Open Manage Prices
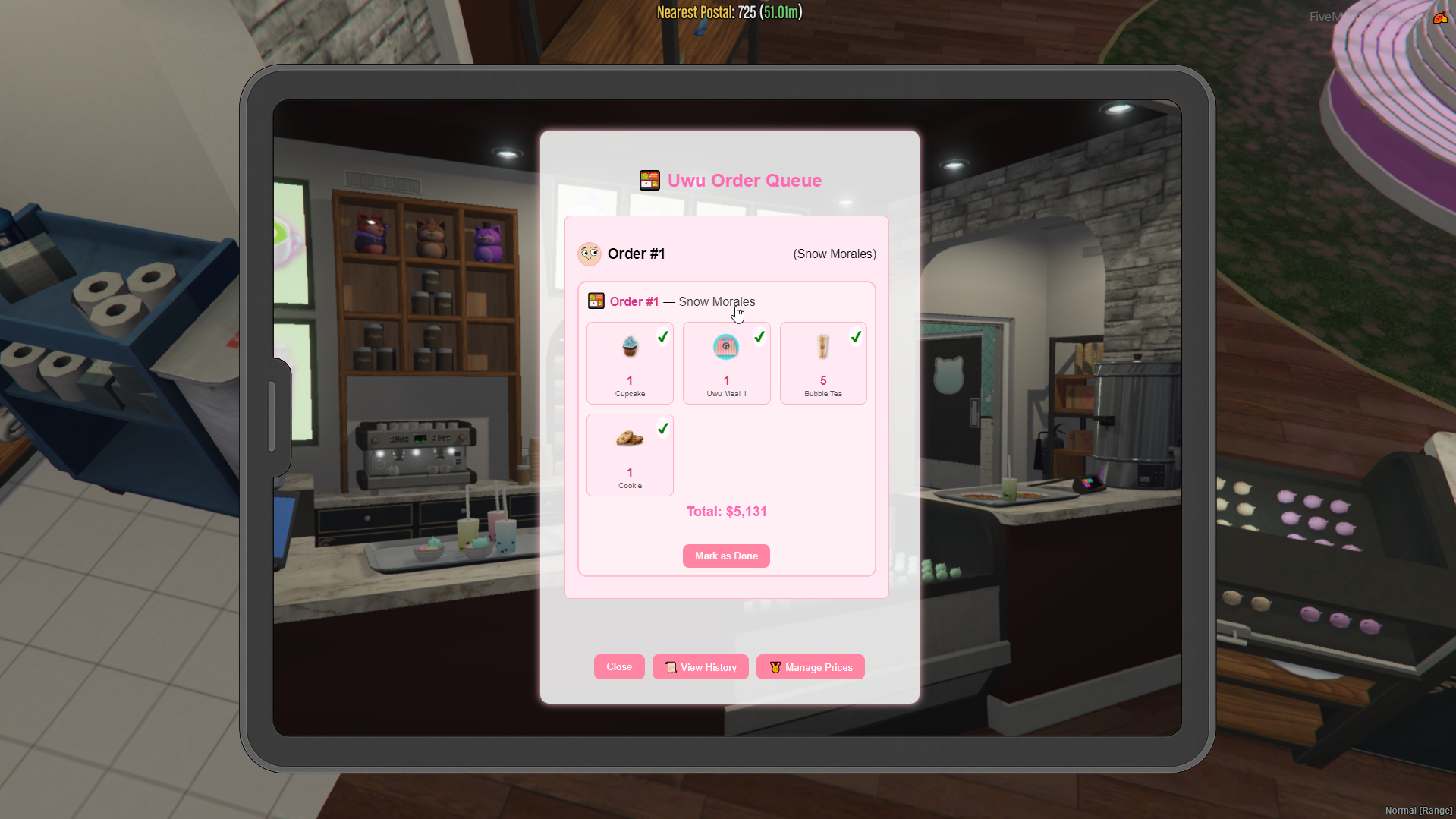The image size is (1456, 819). tap(810, 666)
